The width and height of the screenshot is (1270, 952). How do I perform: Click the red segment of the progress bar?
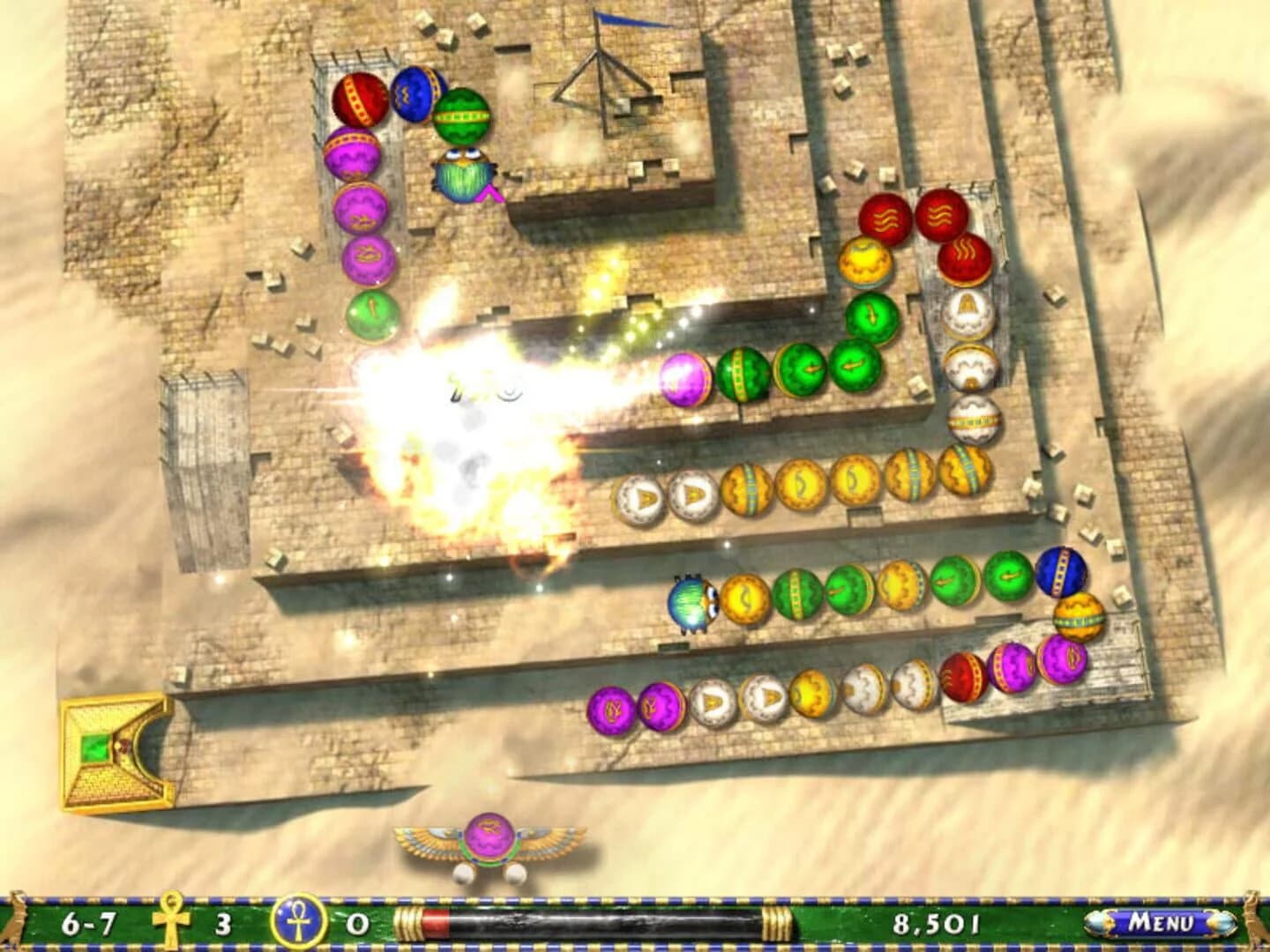click(434, 923)
